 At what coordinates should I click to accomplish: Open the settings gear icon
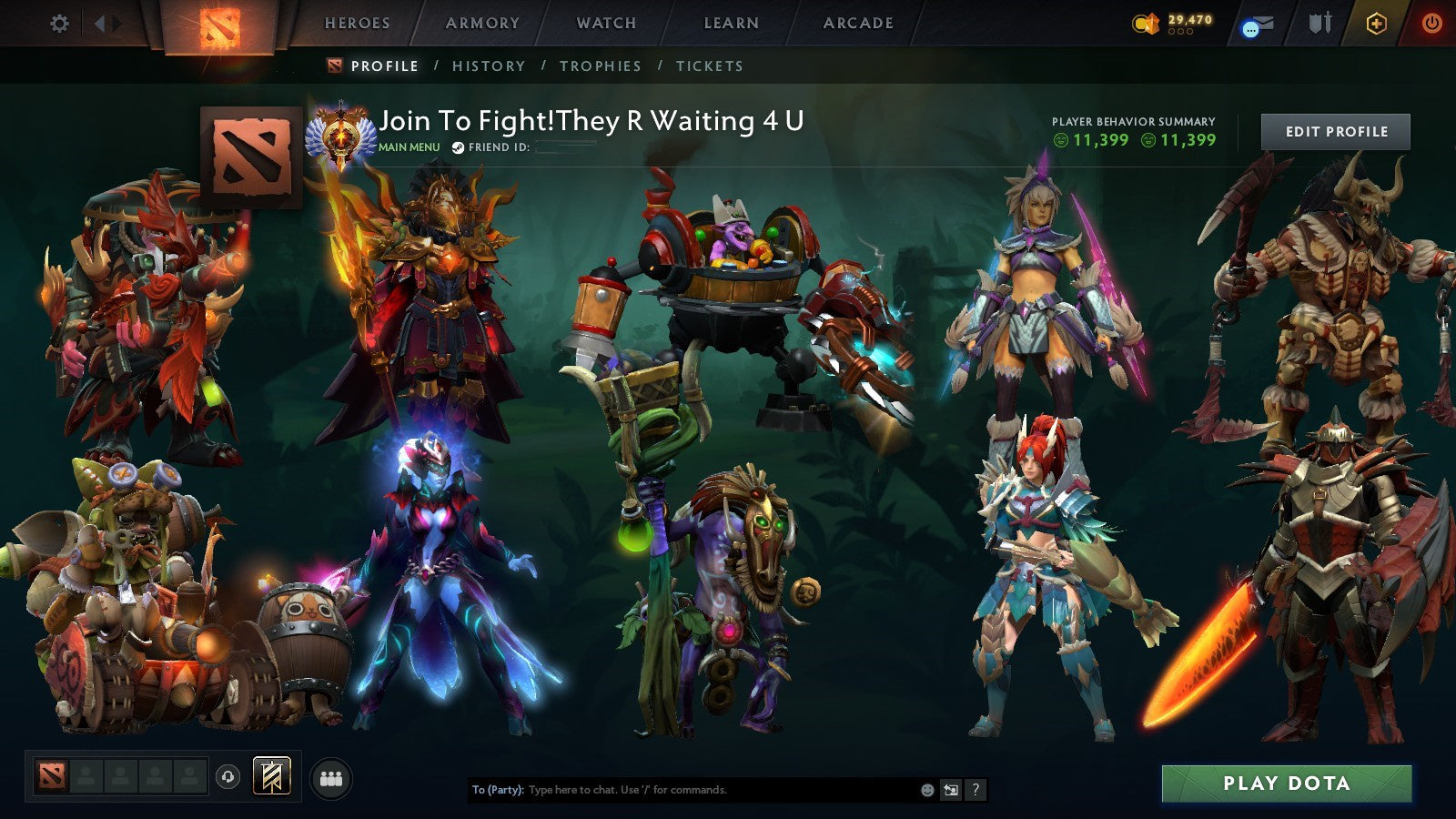coord(59,25)
